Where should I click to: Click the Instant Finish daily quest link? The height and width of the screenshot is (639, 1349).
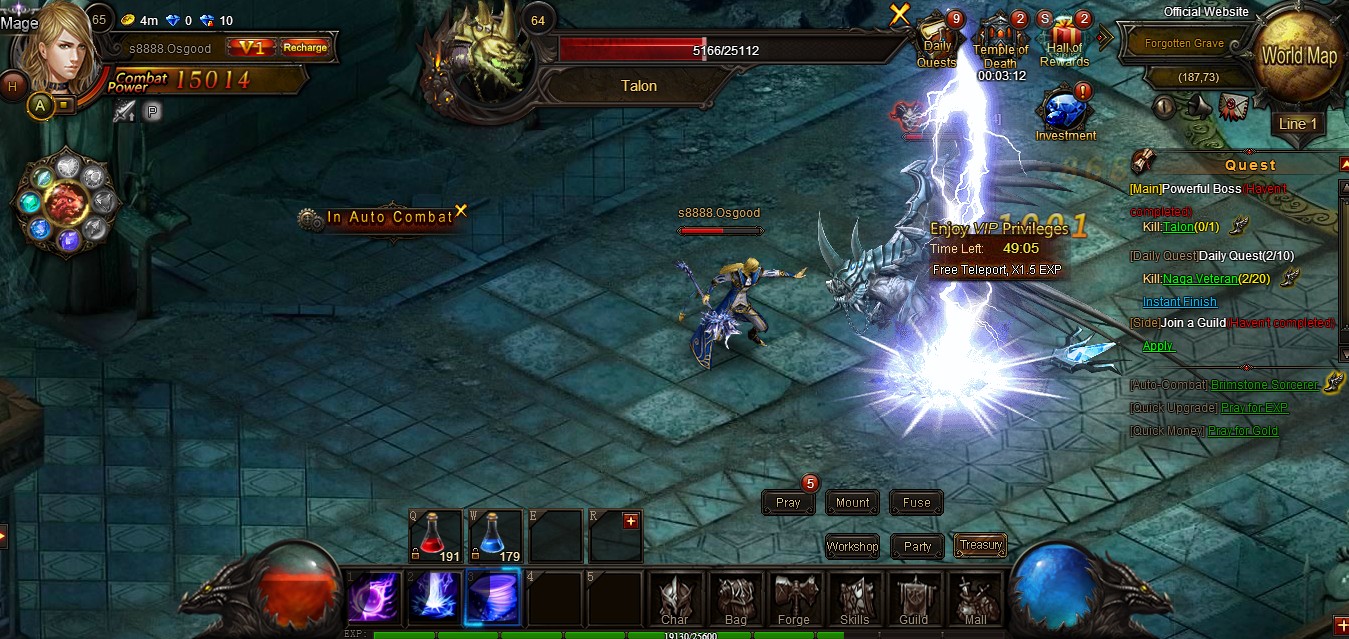coord(1180,302)
